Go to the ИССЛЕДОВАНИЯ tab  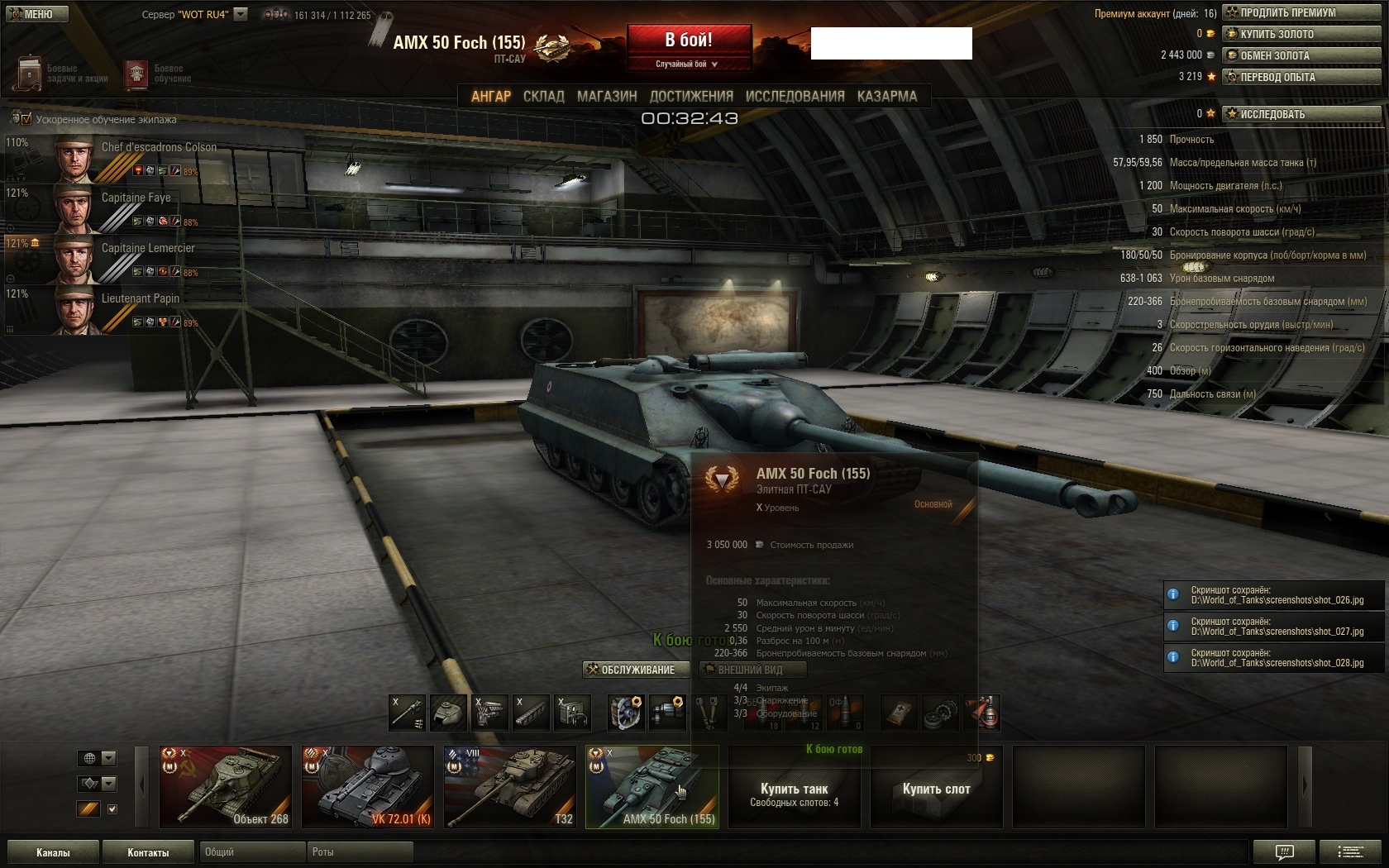(795, 97)
